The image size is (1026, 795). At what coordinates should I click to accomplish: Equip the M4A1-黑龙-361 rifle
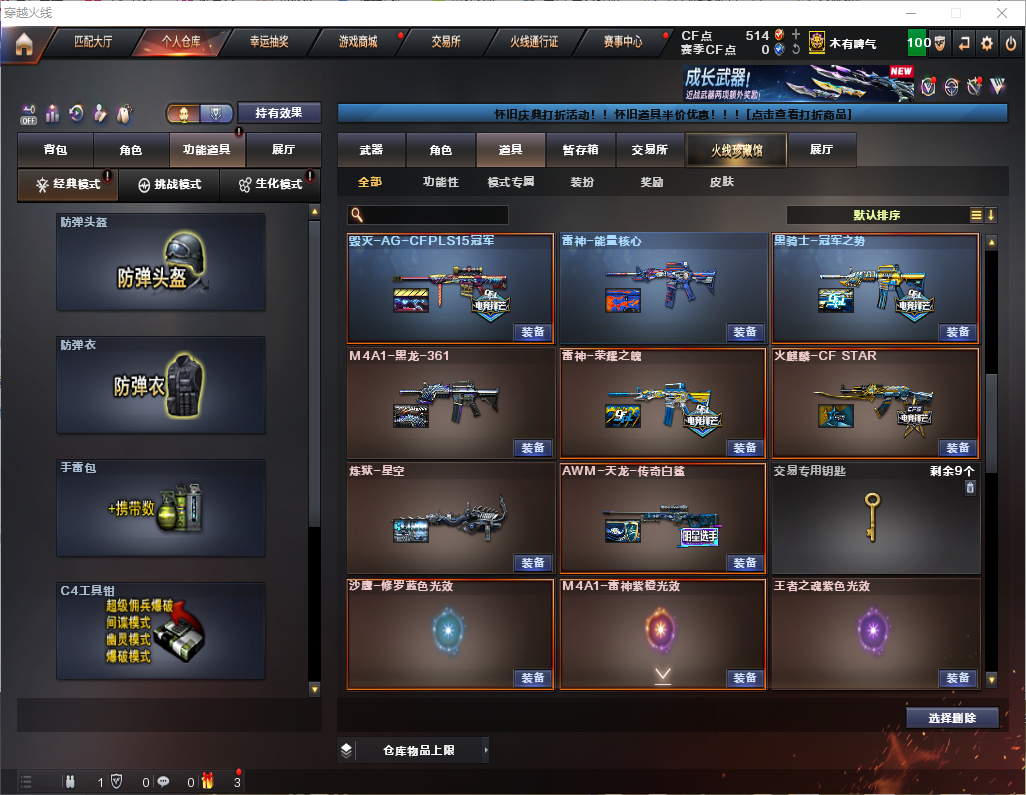point(533,447)
